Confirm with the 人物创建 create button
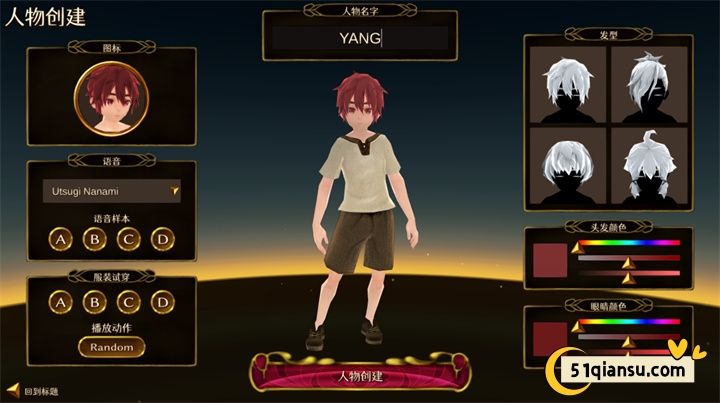 click(x=360, y=377)
